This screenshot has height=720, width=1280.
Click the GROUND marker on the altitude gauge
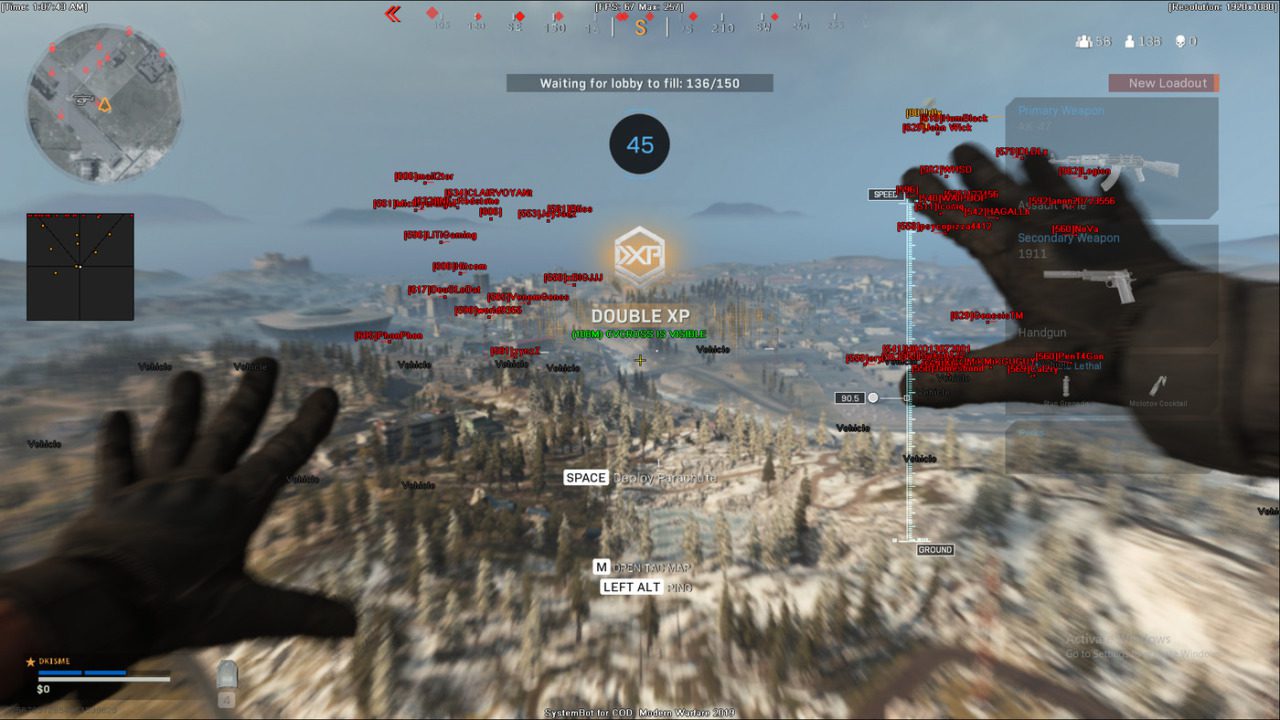pyautogui.click(x=935, y=549)
